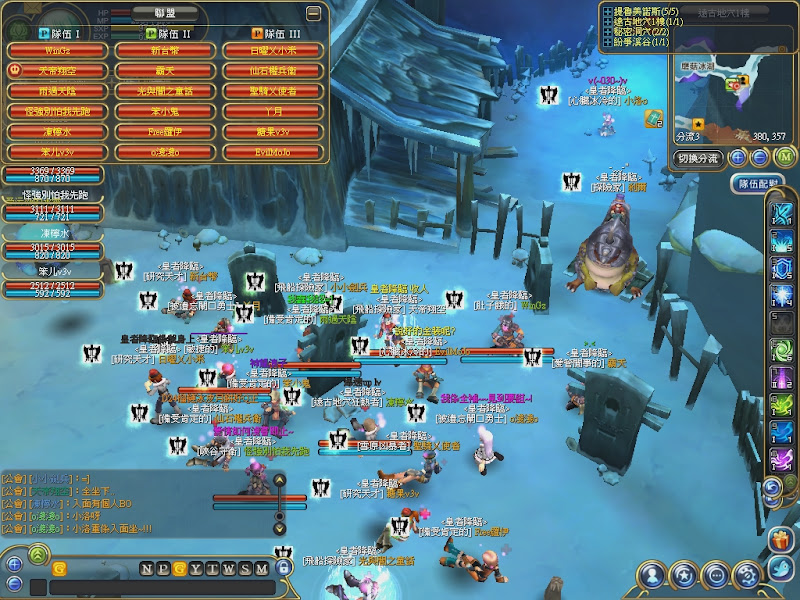Viewport: 800px width, 600px height.
Task: Zoom out the minimap with minus button
Action: click(x=760, y=157)
